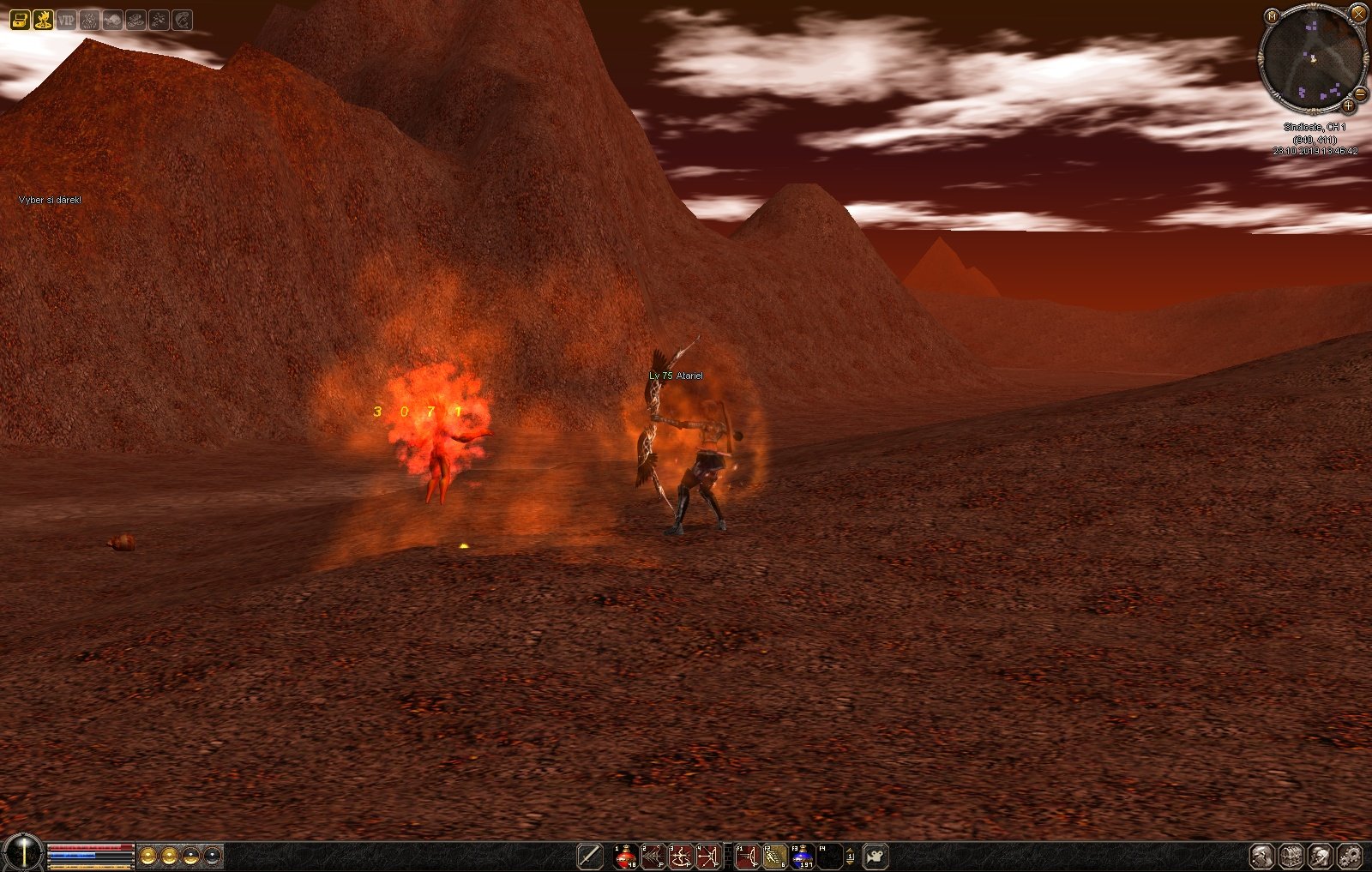Click the golden flame bonus icon
The height and width of the screenshot is (872, 1372).
pos(43,20)
